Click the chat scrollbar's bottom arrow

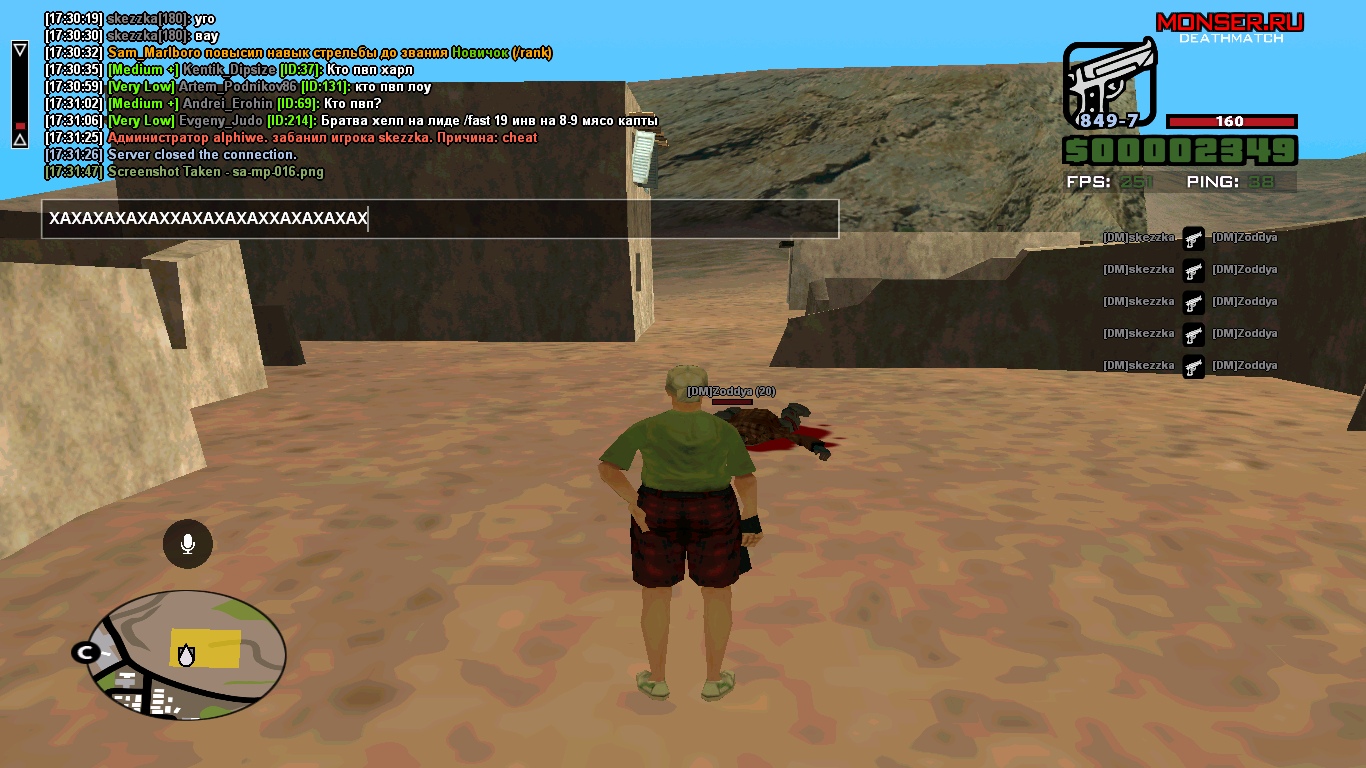click(19, 141)
